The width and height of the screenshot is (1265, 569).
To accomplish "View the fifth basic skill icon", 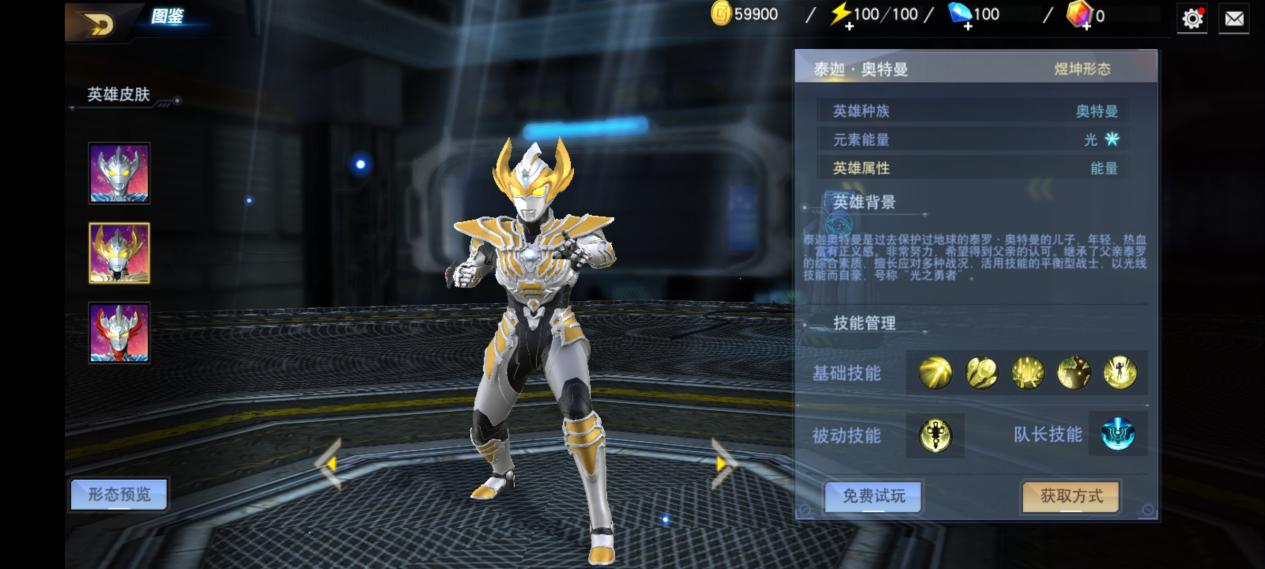I will coord(1120,373).
